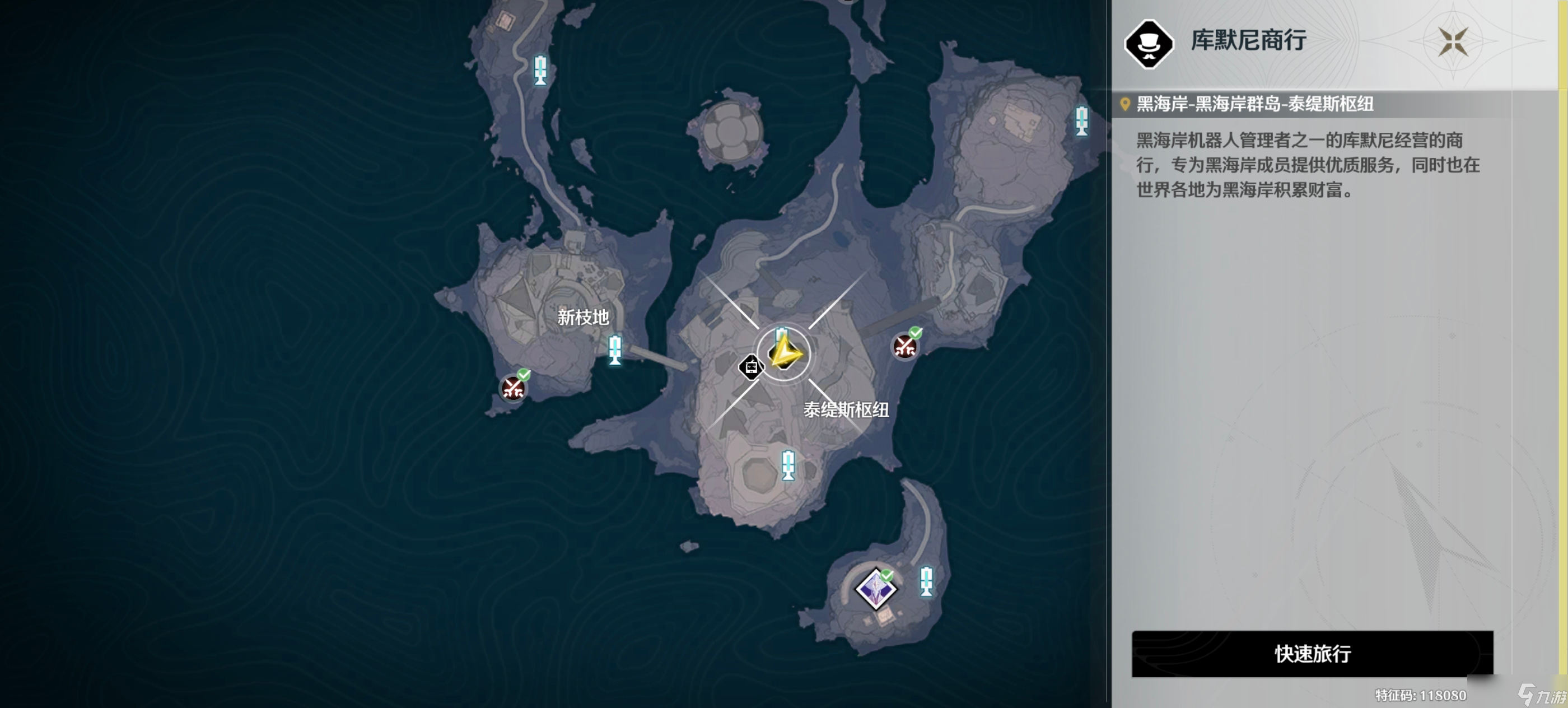Select the red combat marker by the bridge
The width and height of the screenshot is (1568, 708).
[904, 346]
